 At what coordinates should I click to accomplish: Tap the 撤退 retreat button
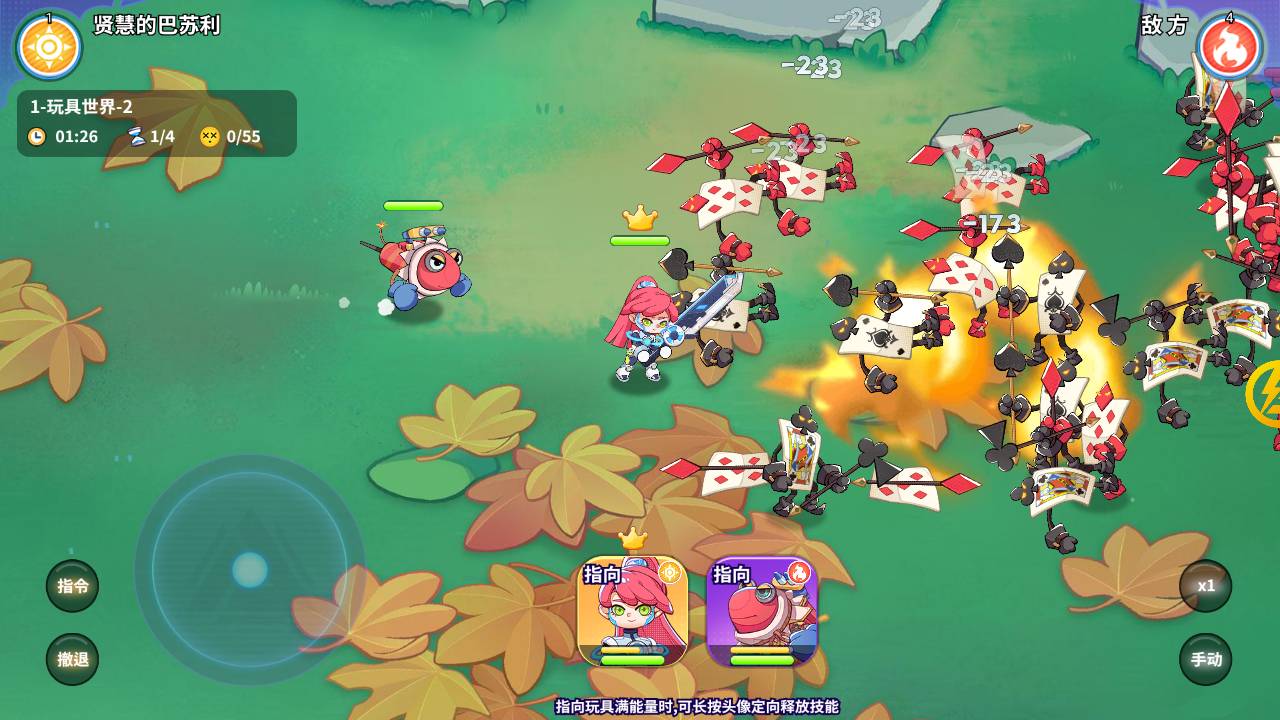pos(73,660)
